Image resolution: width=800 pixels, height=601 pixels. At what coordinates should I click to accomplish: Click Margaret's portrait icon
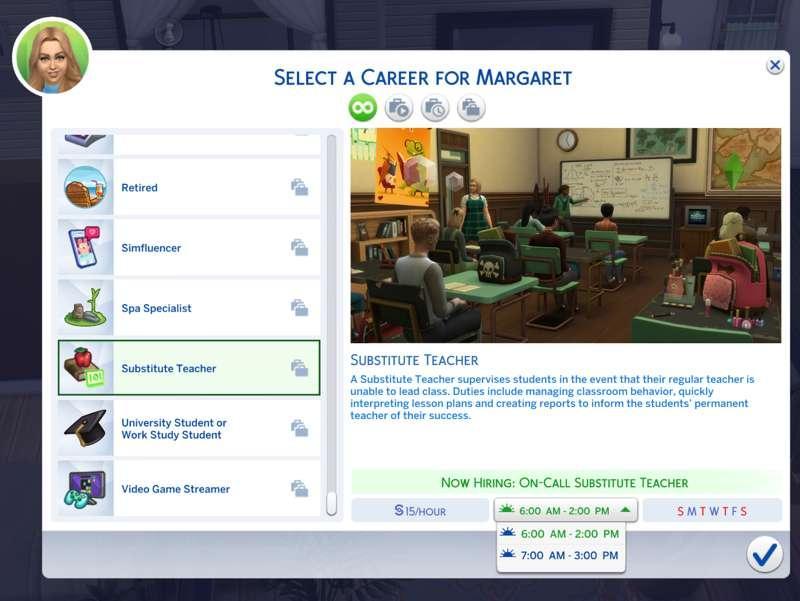point(52,57)
